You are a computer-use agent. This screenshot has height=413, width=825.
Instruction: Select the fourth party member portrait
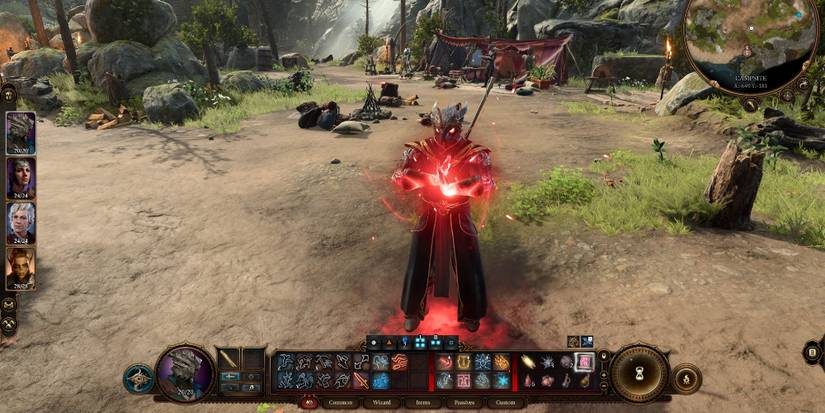20,267
